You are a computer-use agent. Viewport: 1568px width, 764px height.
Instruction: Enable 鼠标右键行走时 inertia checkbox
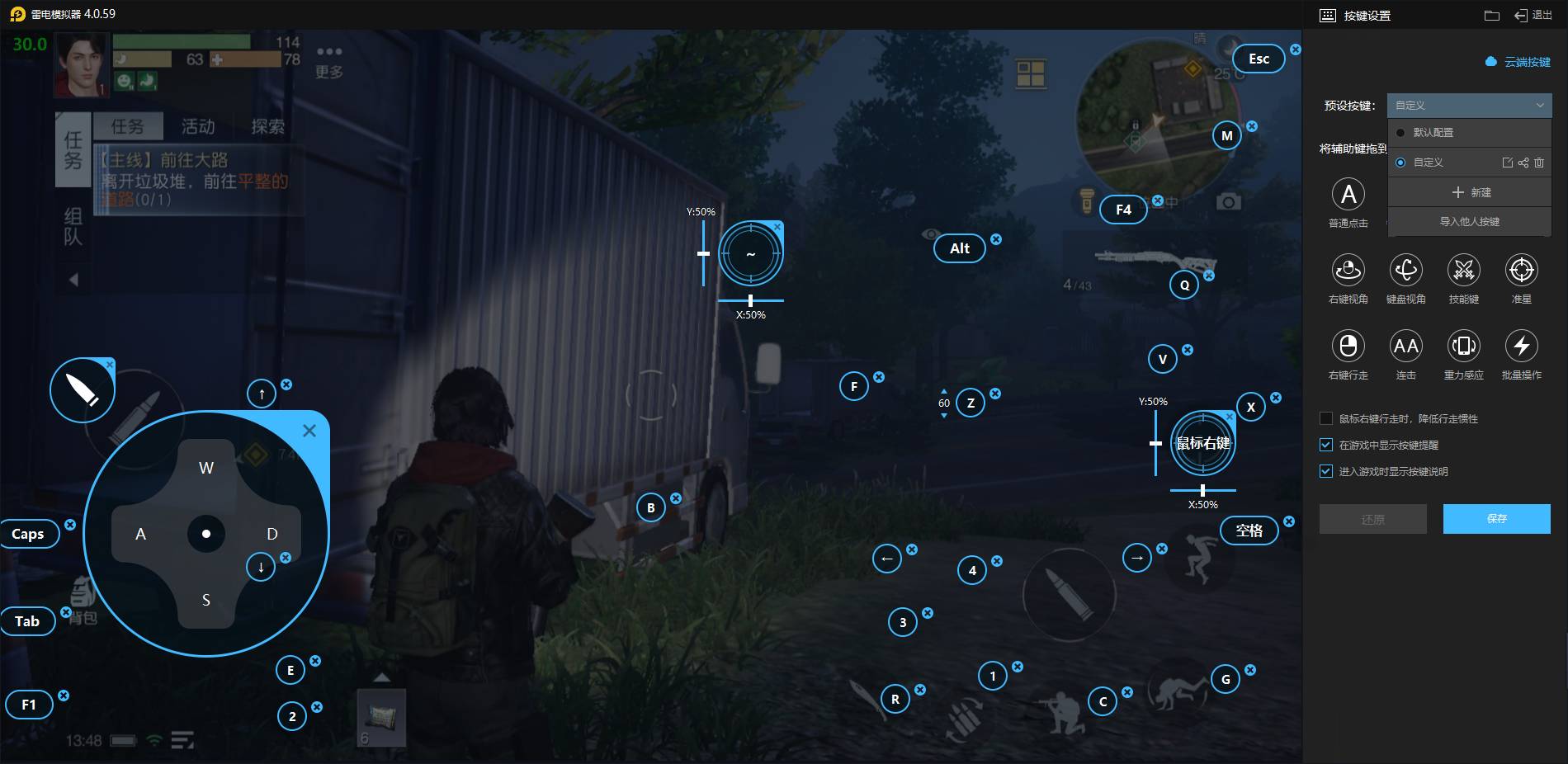(1326, 419)
